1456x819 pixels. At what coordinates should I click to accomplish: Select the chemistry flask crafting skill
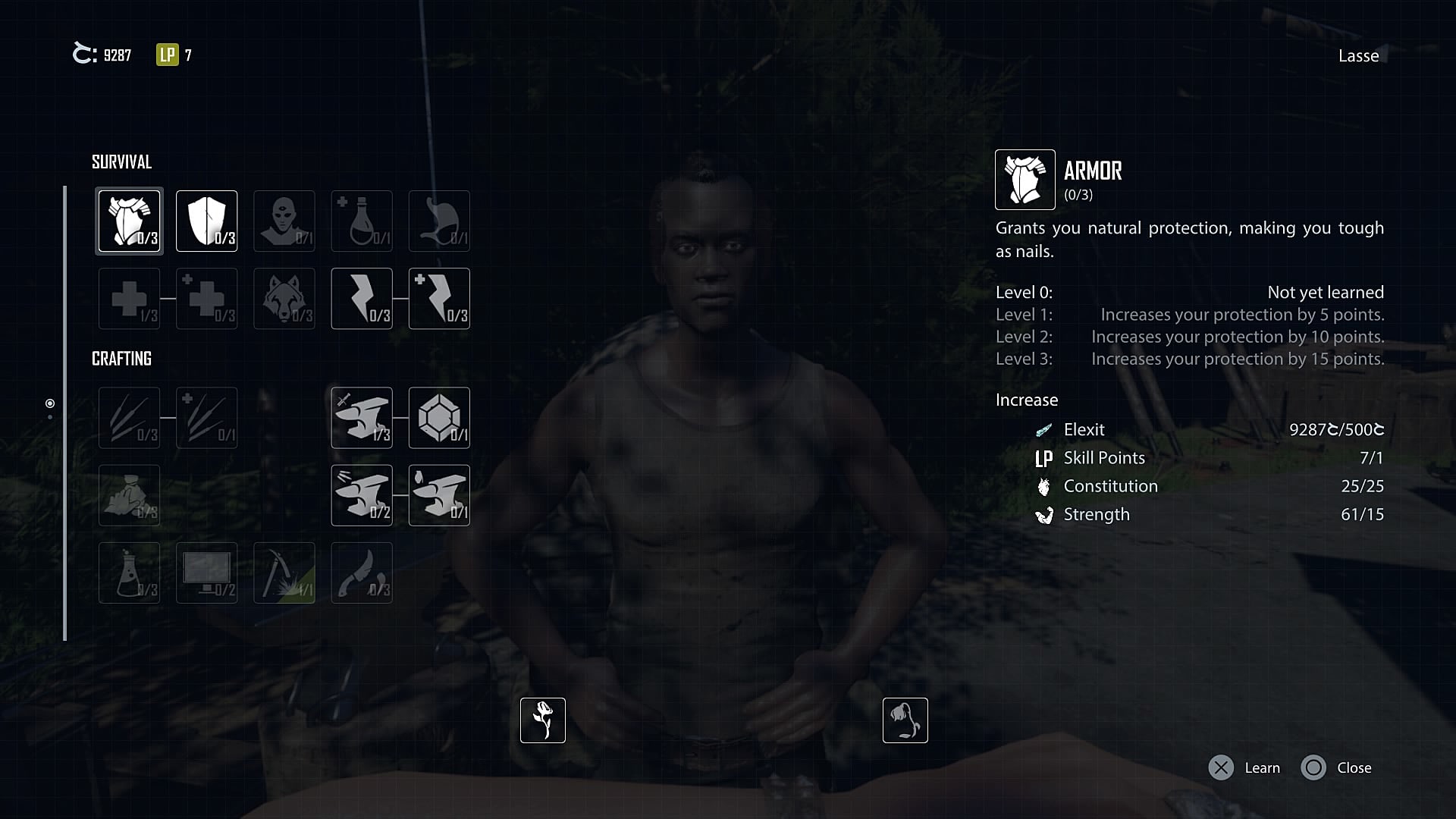[x=129, y=573]
